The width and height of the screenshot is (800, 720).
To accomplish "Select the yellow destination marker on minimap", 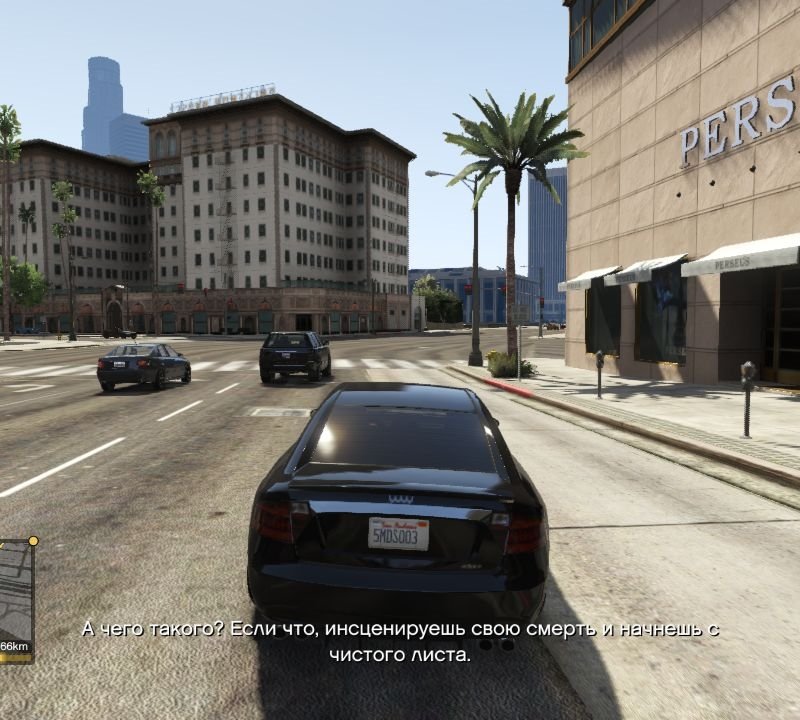I will [x=33, y=541].
